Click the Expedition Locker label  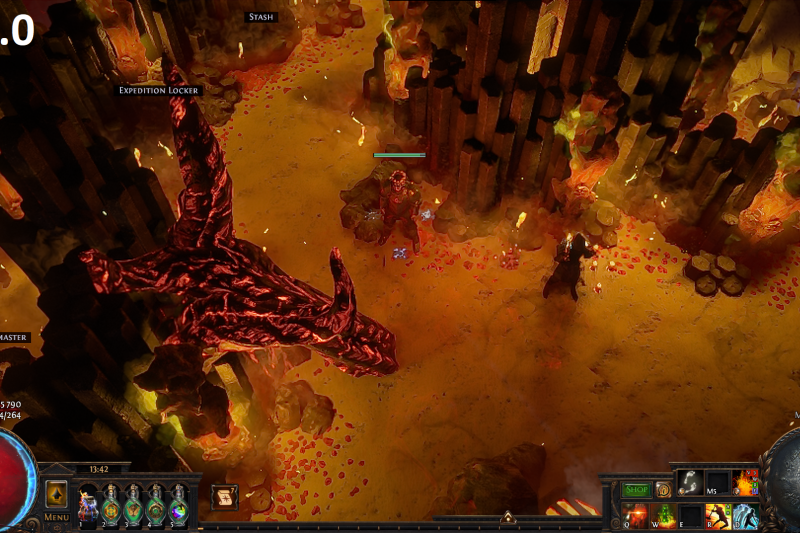click(x=160, y=90)
